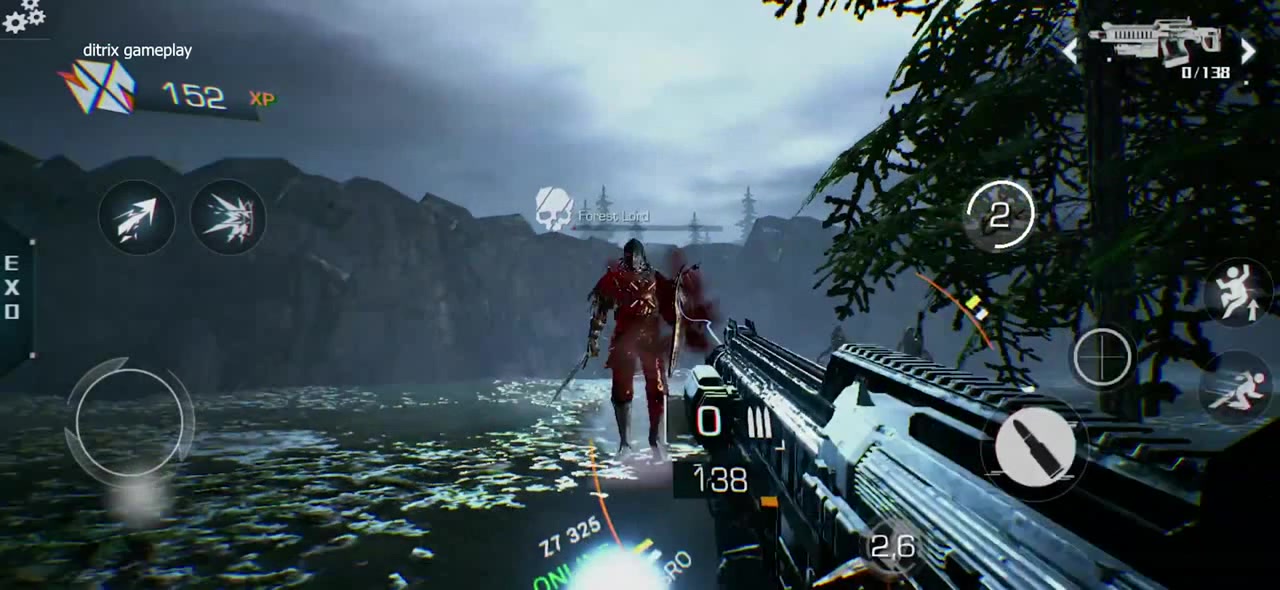The height and width of the screenshot is (590, 1280).
Task: Toggle aim with the crosshair button
Action: click(x=1103, y=357)
